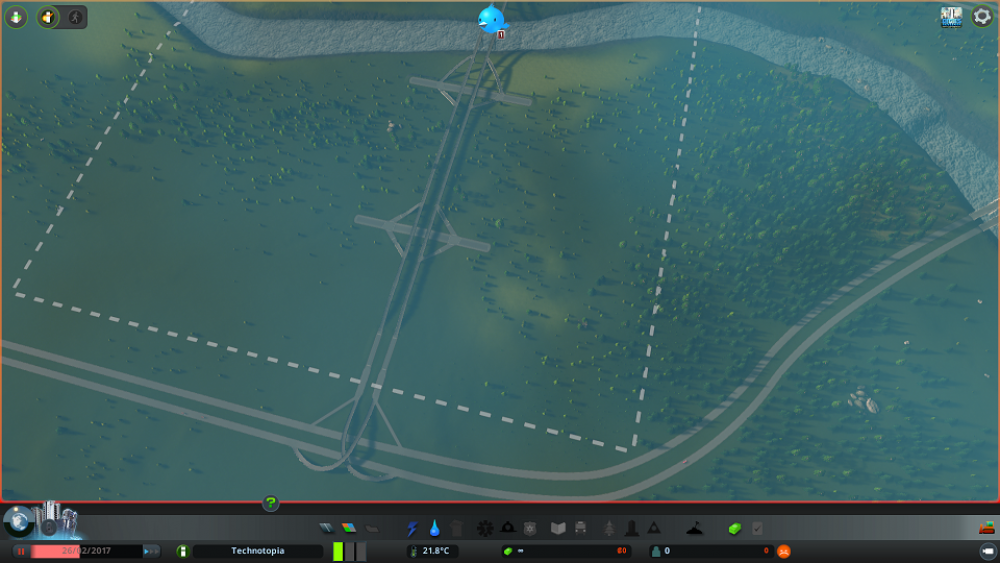Click the running pedestrian icon
Image resolution: width=1000 pixels, height=563 pixels.
tap(75, 17)
